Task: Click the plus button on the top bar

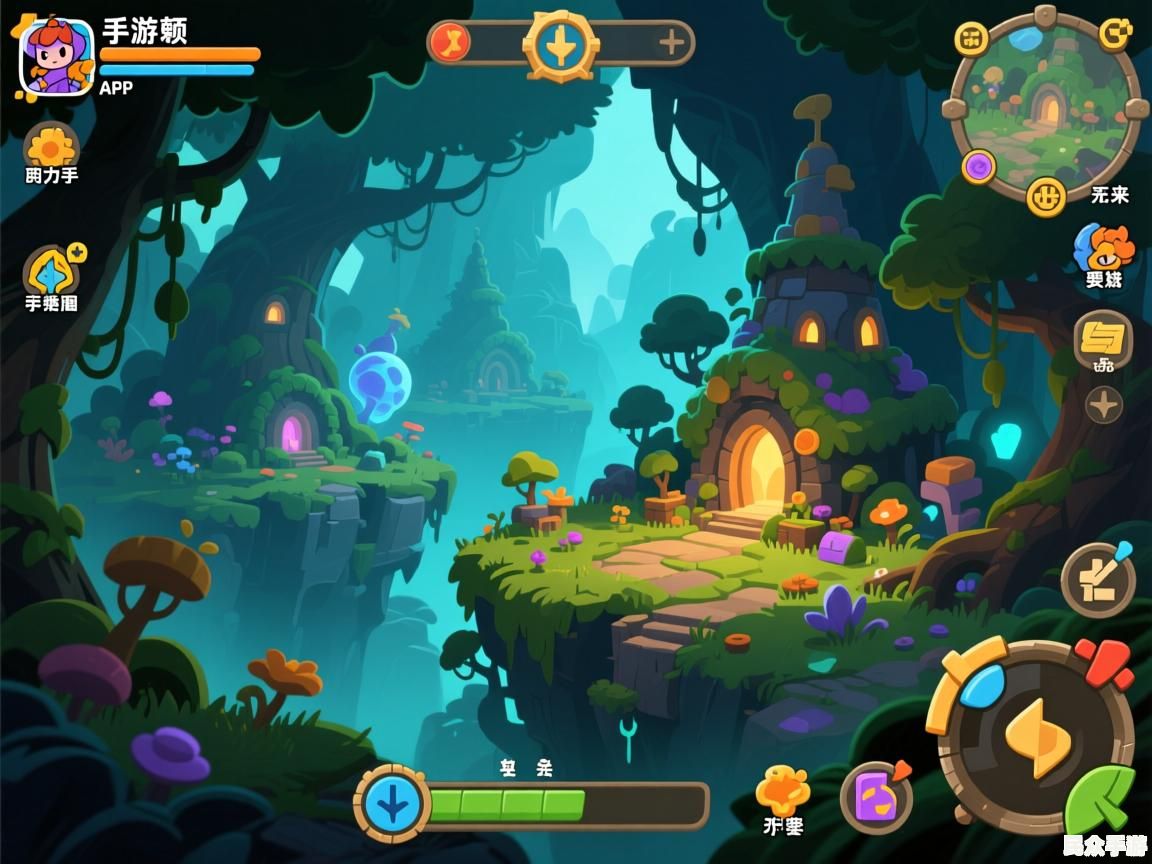Action: (671, 43)
